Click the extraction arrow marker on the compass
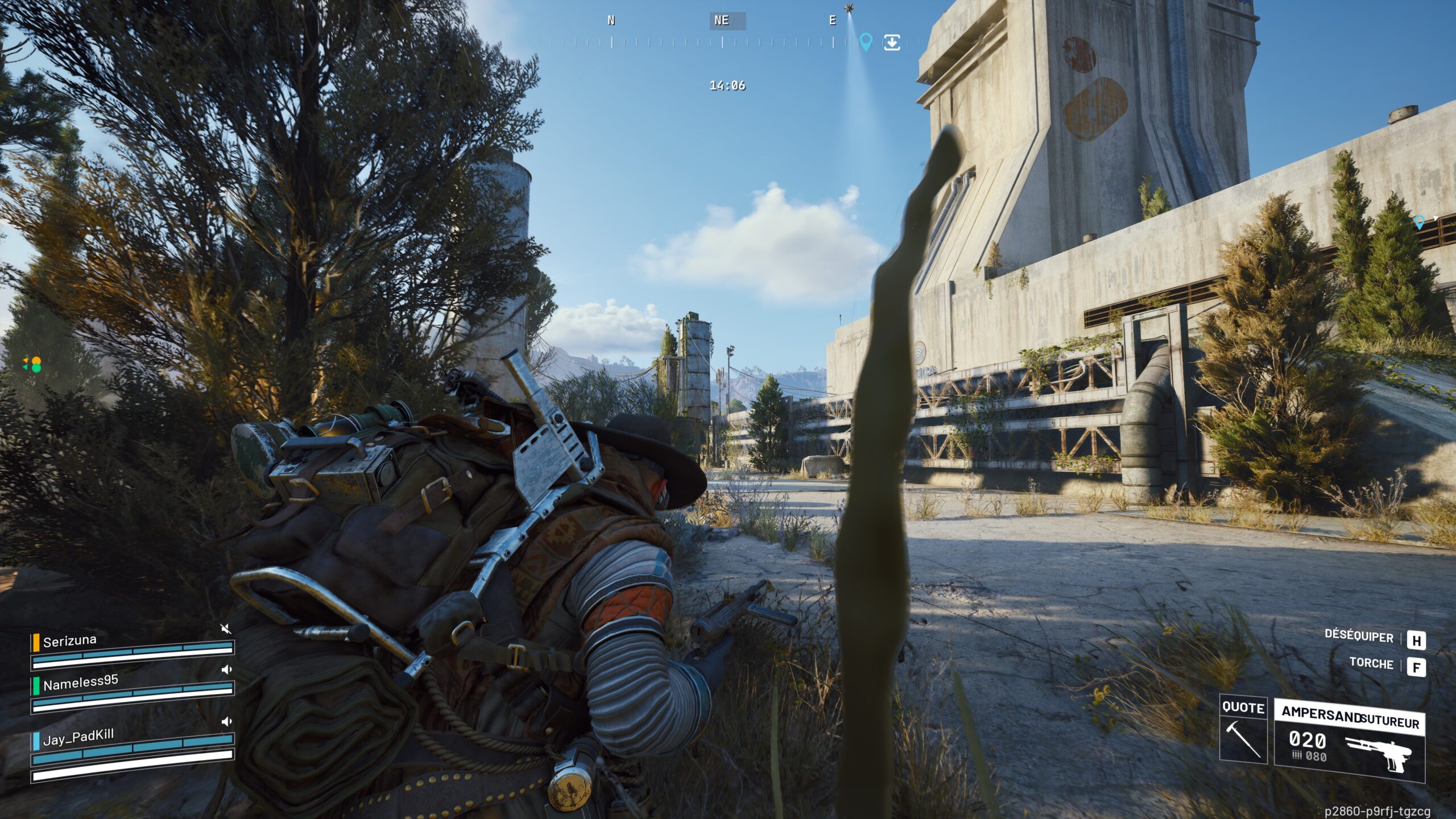Viewport: 1456px width, 819px height. [x=892, y=43]
